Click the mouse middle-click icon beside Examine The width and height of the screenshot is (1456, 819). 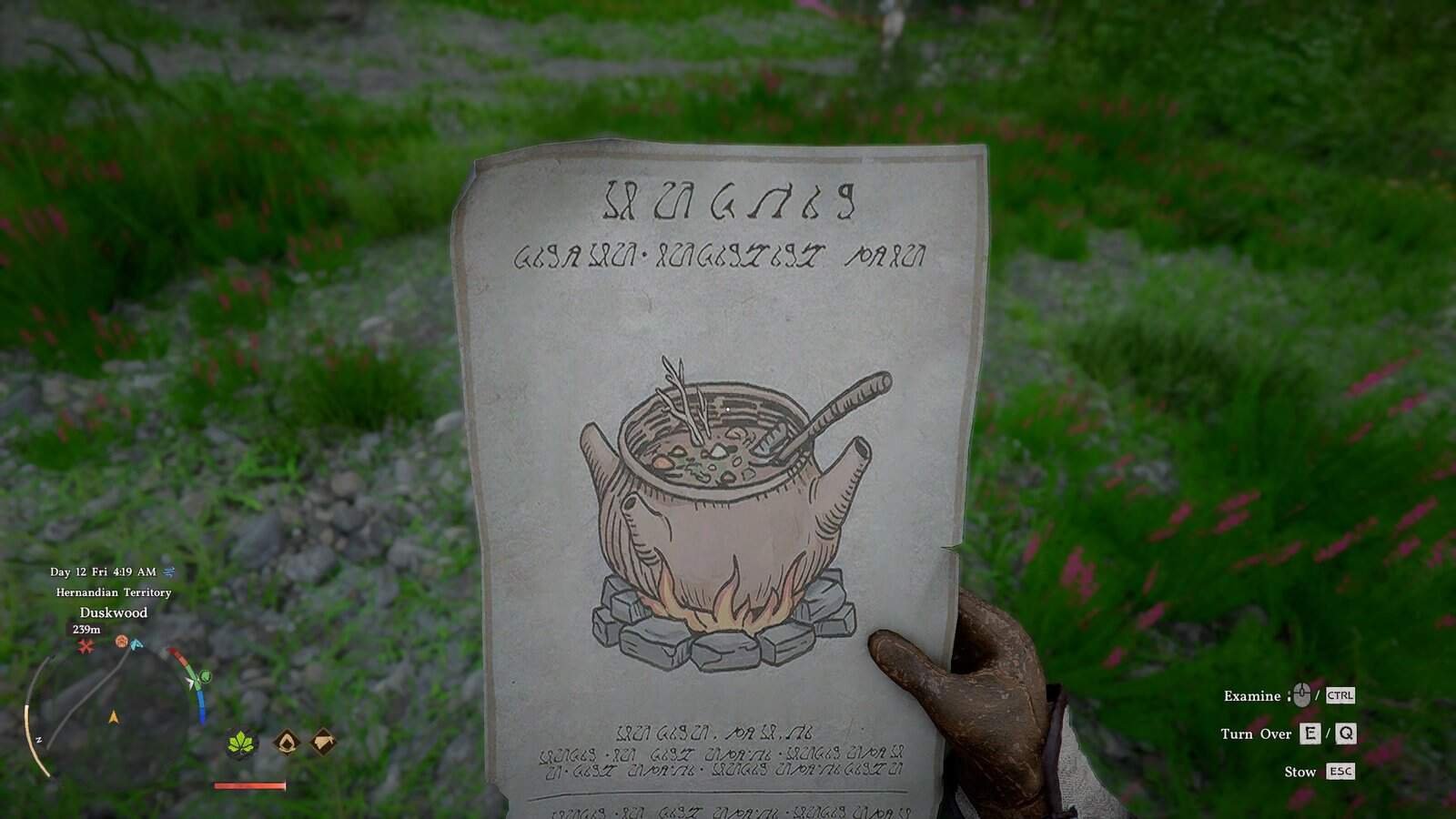click(x=1301, y=694)
